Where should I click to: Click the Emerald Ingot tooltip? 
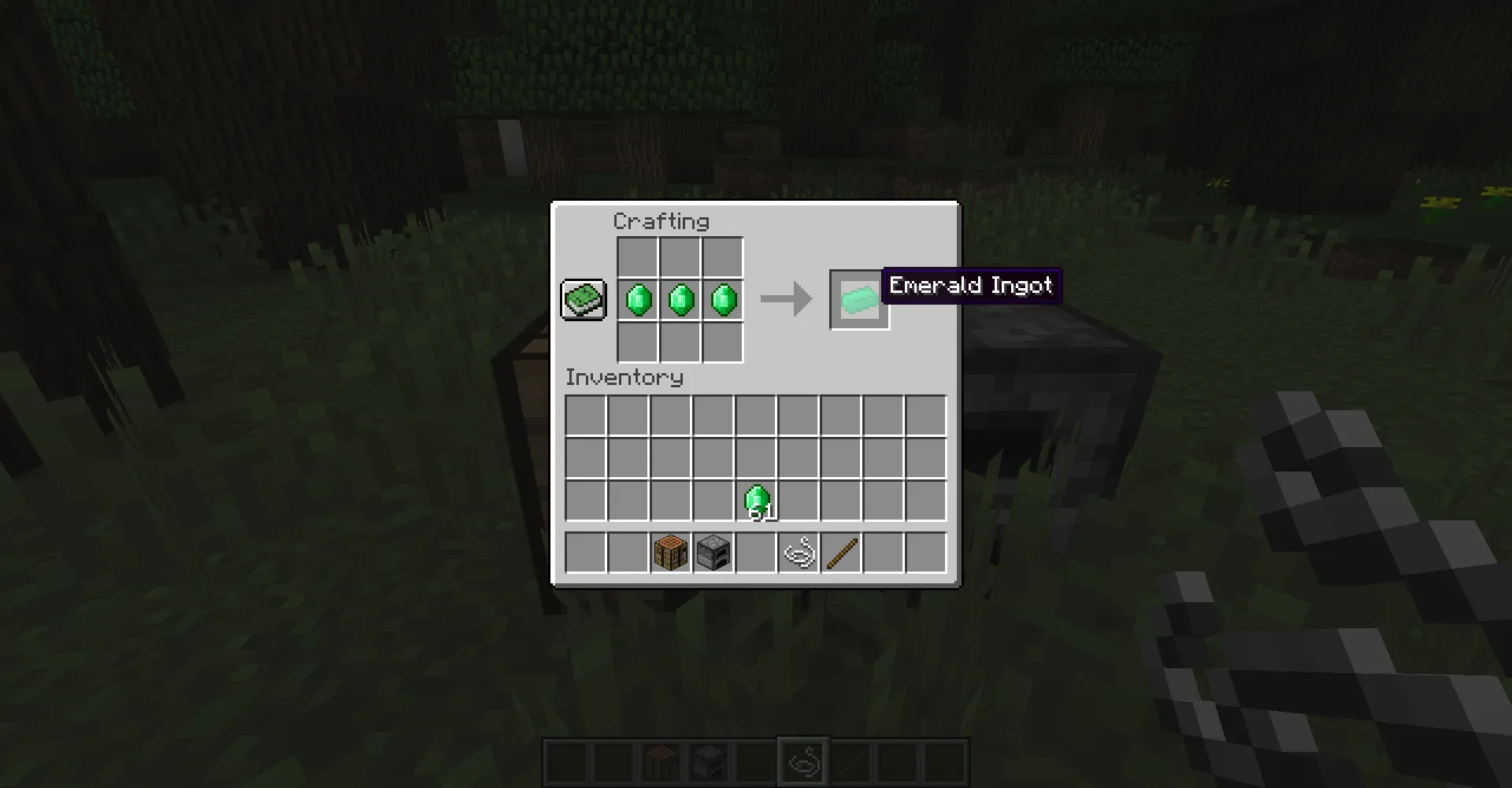(x=971, y=286)
